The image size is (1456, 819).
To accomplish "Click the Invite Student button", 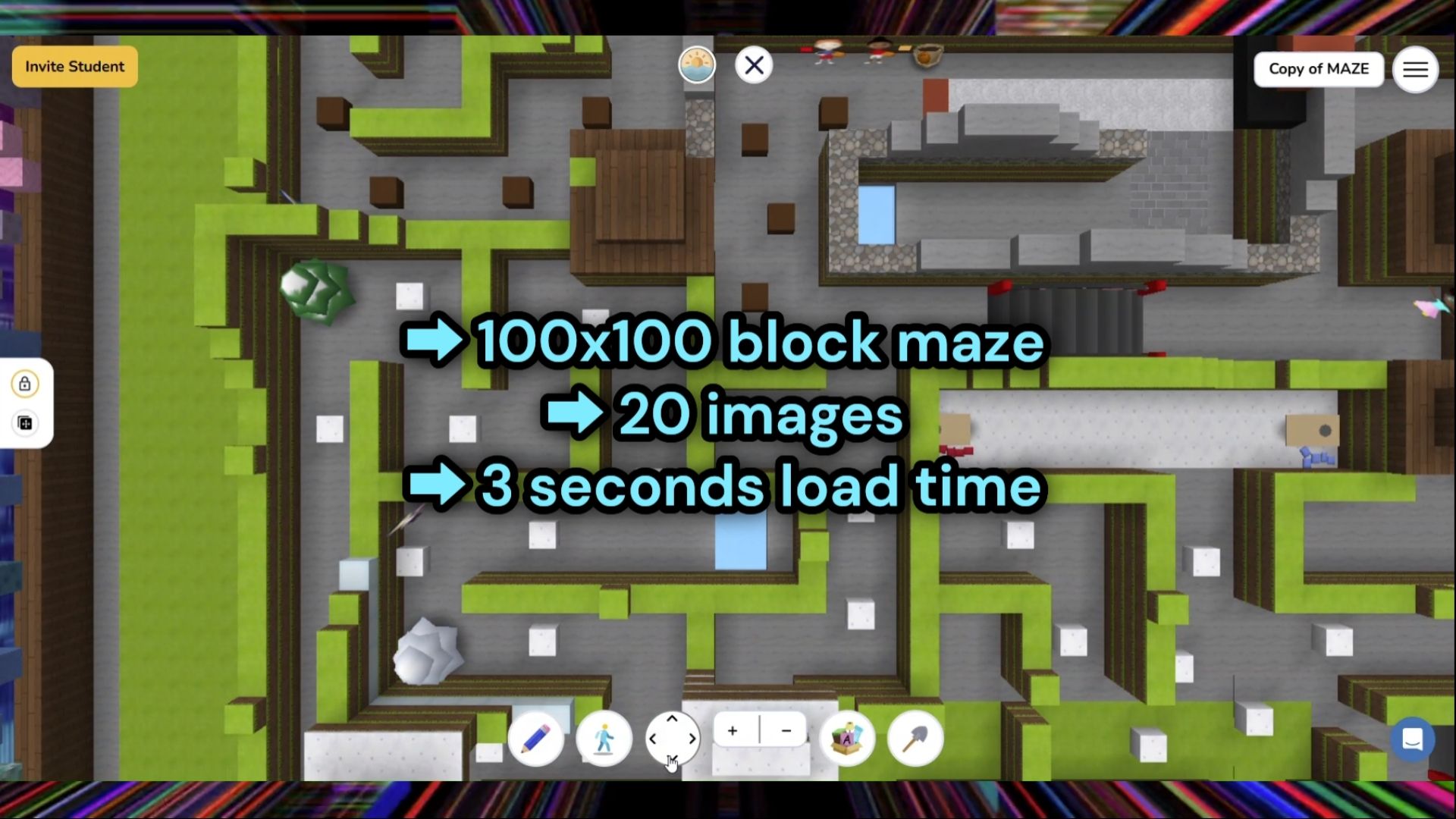I will (74, 66).
